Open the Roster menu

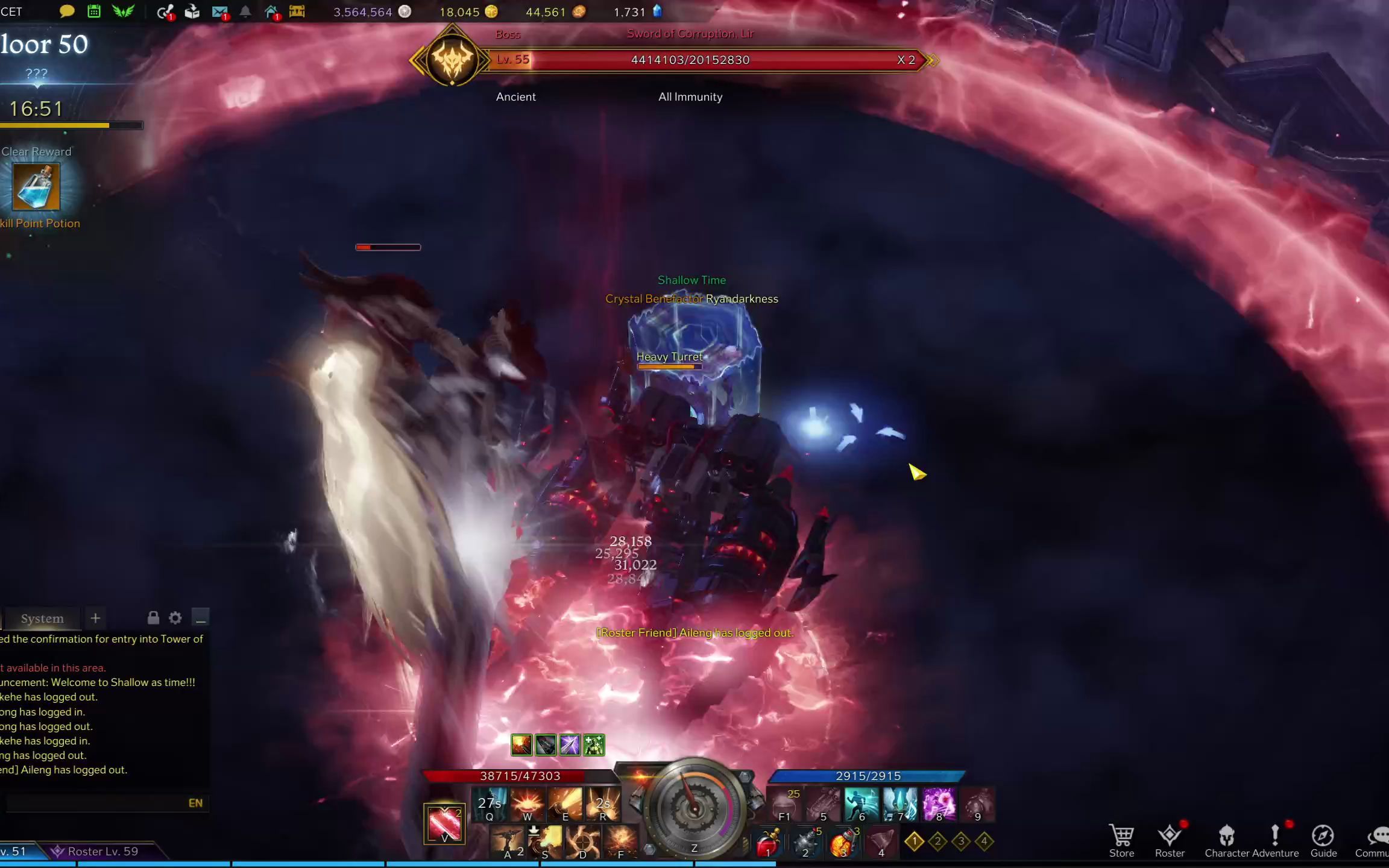click(x=1170, y=840)
